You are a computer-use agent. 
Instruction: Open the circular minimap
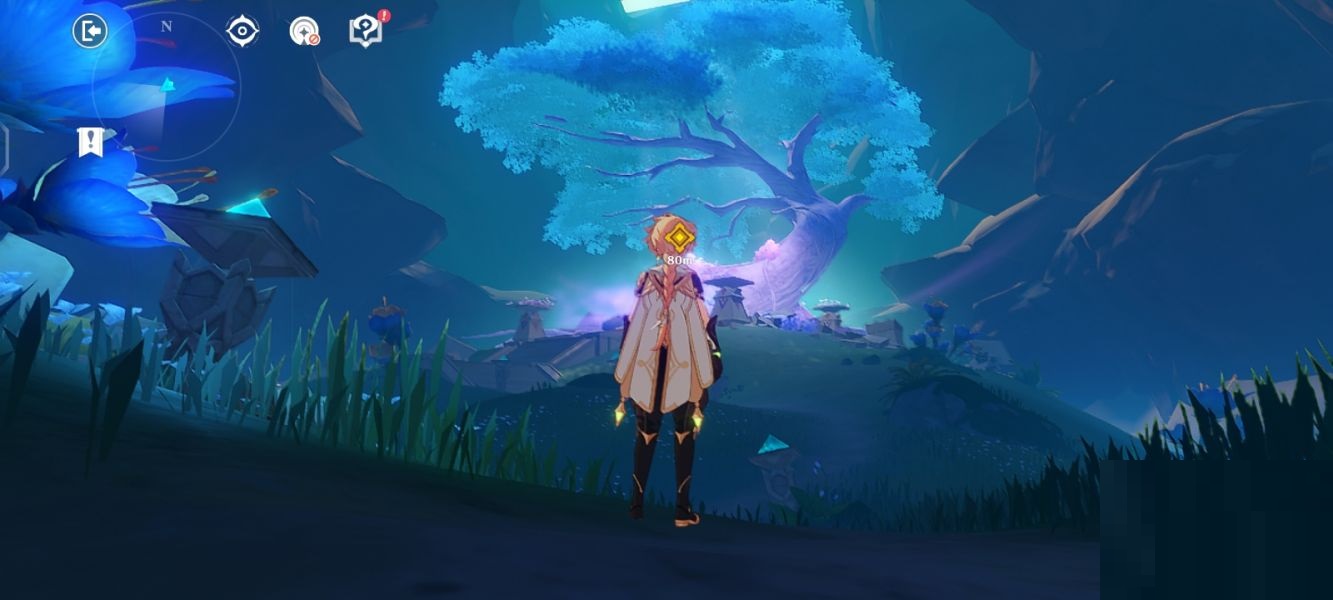(166, 88)
